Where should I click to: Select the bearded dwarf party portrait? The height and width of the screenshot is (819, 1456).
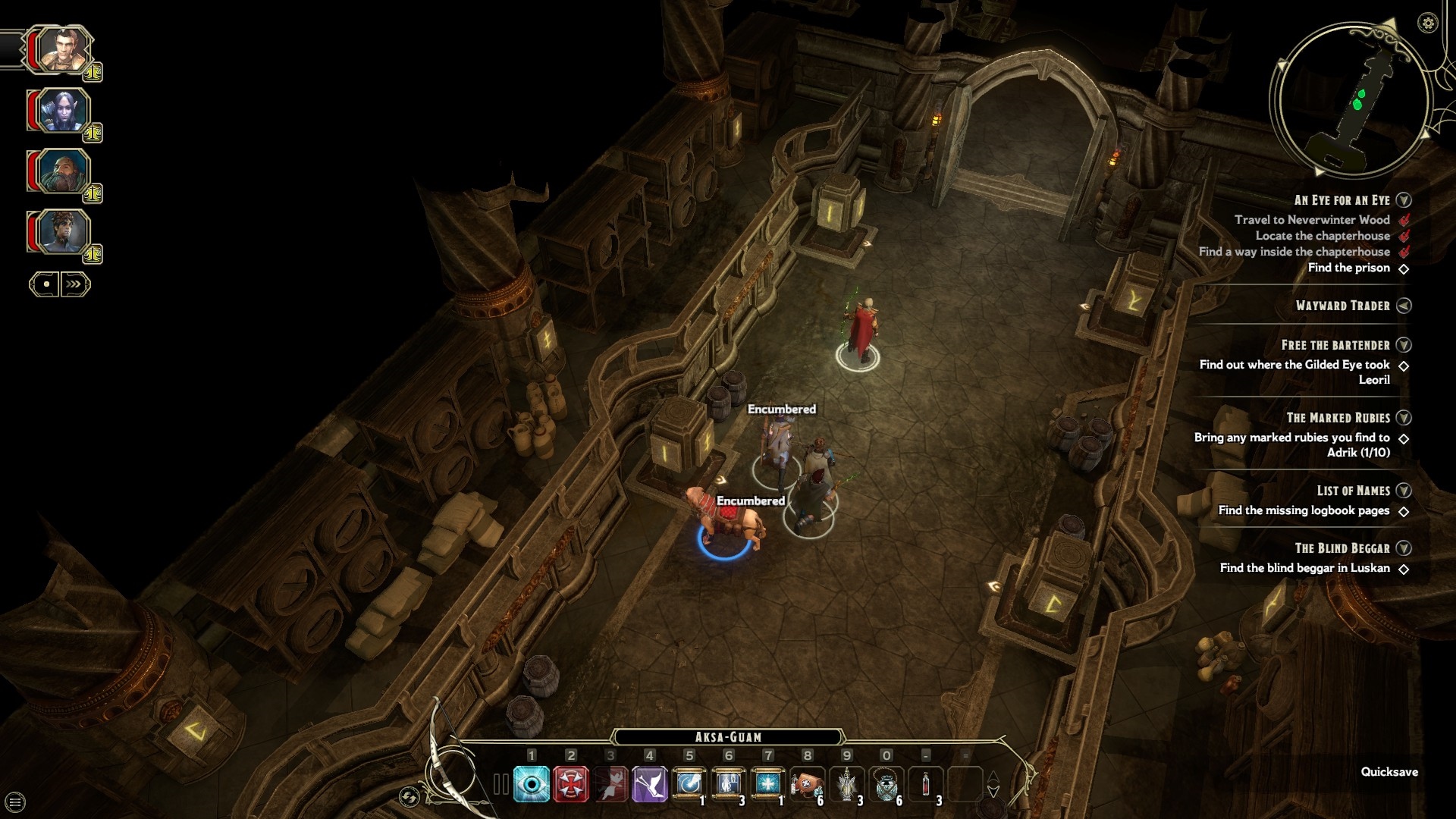pyautogui.click(x=61, y=172)
